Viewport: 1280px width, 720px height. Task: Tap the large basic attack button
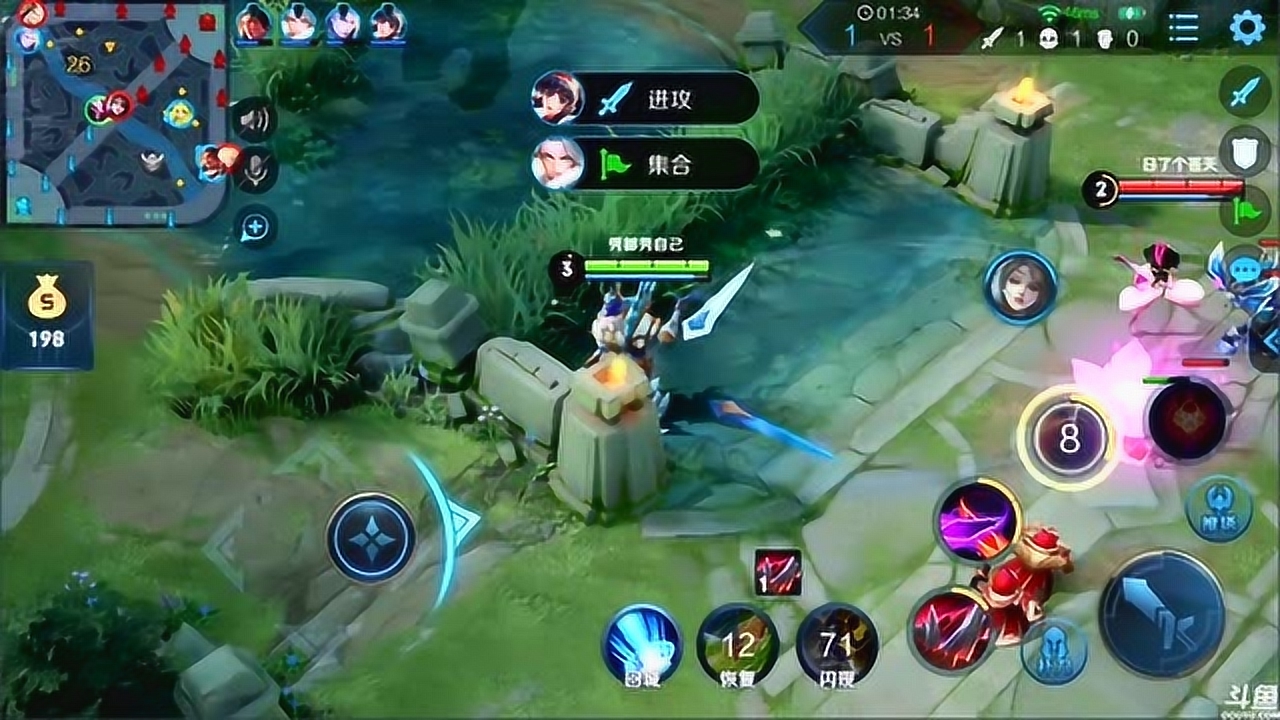(1161, 613)
